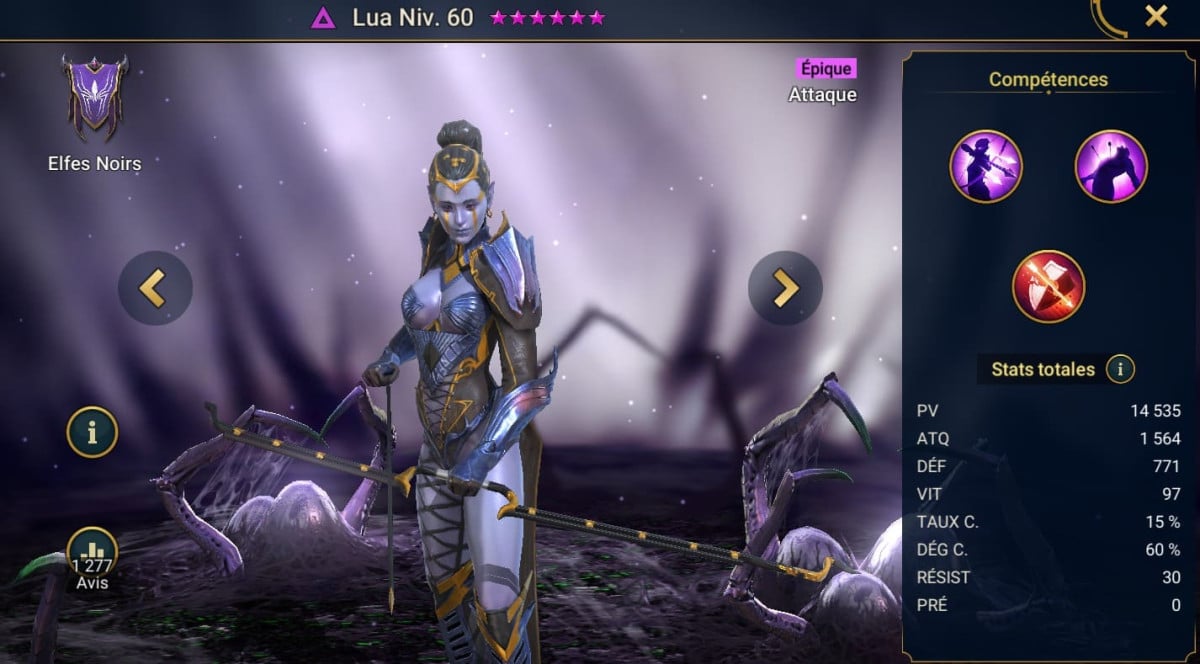
Task: Open the Stats totales info icon
Action: (1120, 370)
